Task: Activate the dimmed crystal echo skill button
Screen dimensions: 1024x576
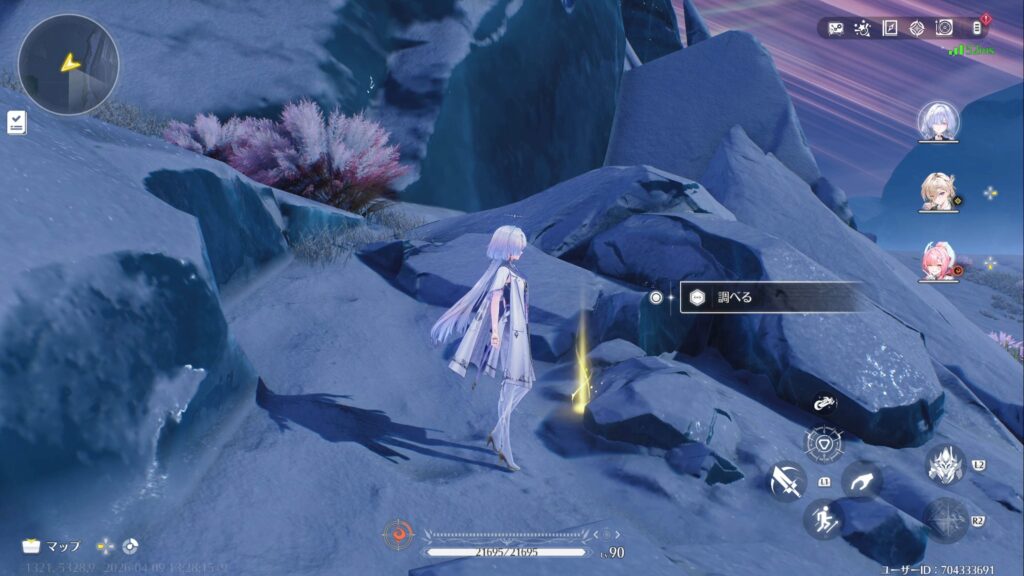Action: [944, 520]
